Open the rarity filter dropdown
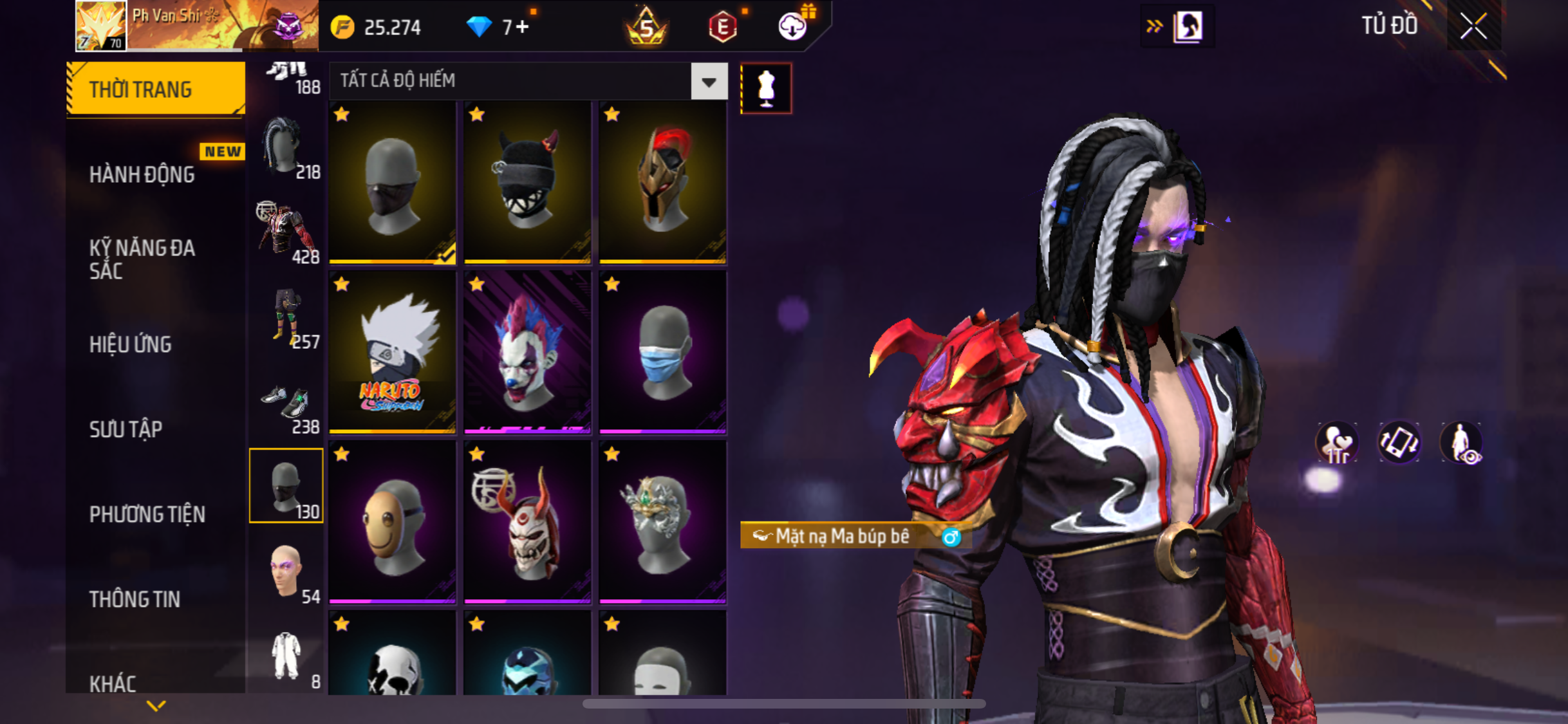The image size is (1568, 724). [x=709, y=82]
